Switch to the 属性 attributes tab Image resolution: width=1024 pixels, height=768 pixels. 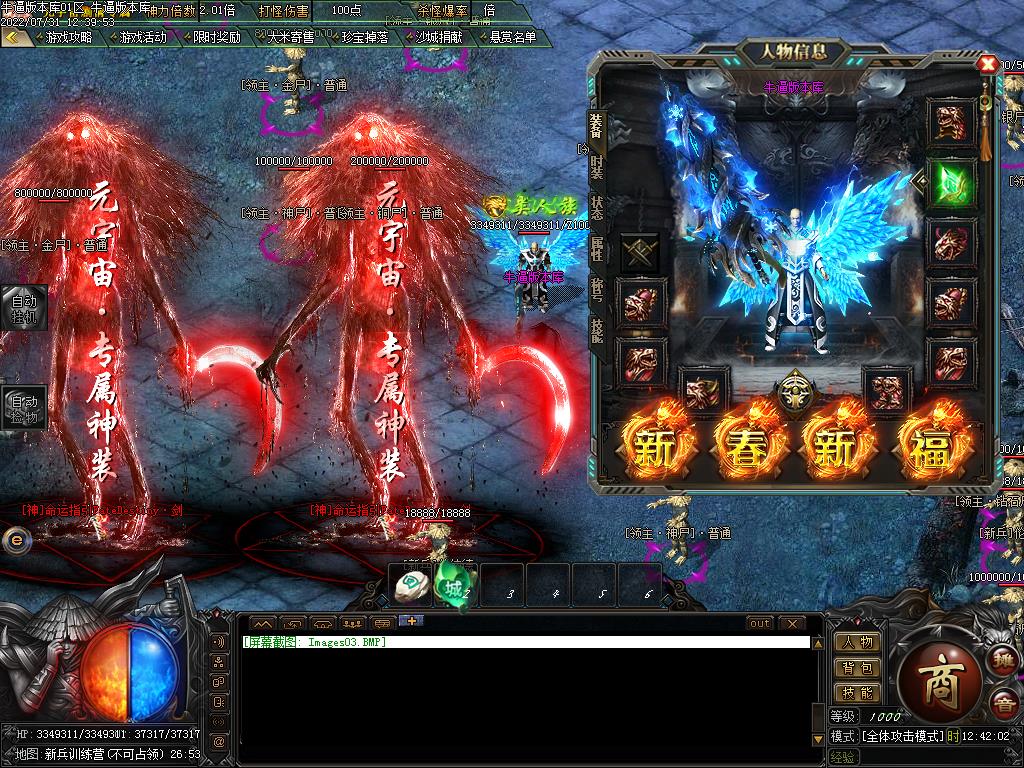597,249
